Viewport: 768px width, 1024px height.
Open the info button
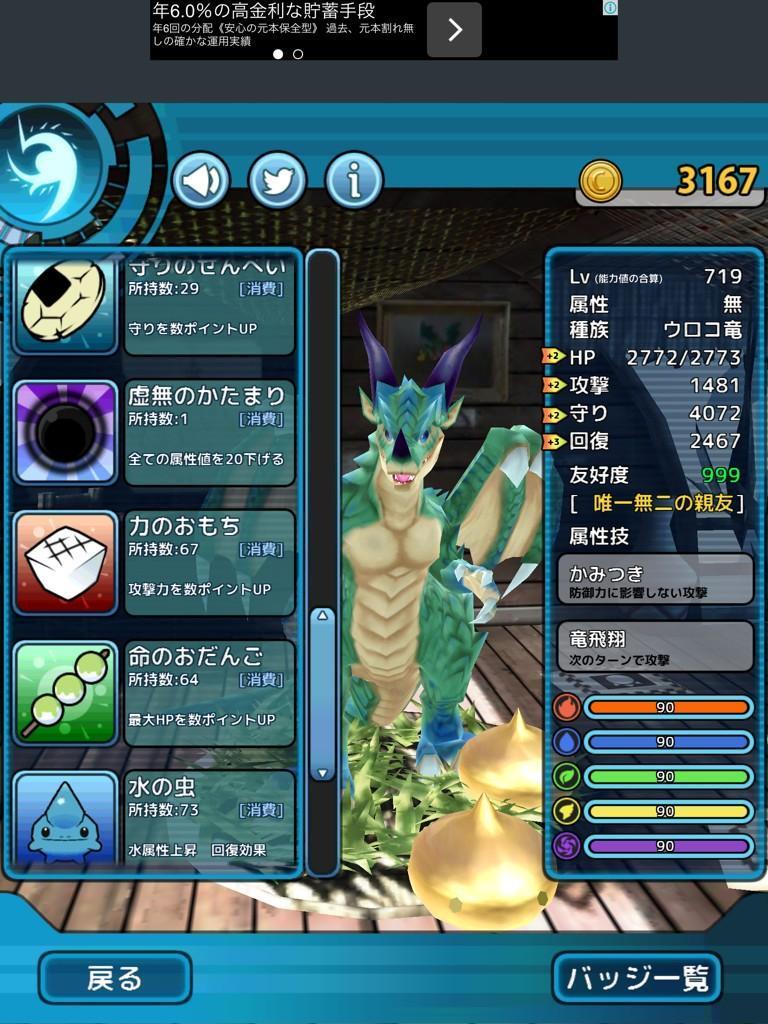pos(353,181)
